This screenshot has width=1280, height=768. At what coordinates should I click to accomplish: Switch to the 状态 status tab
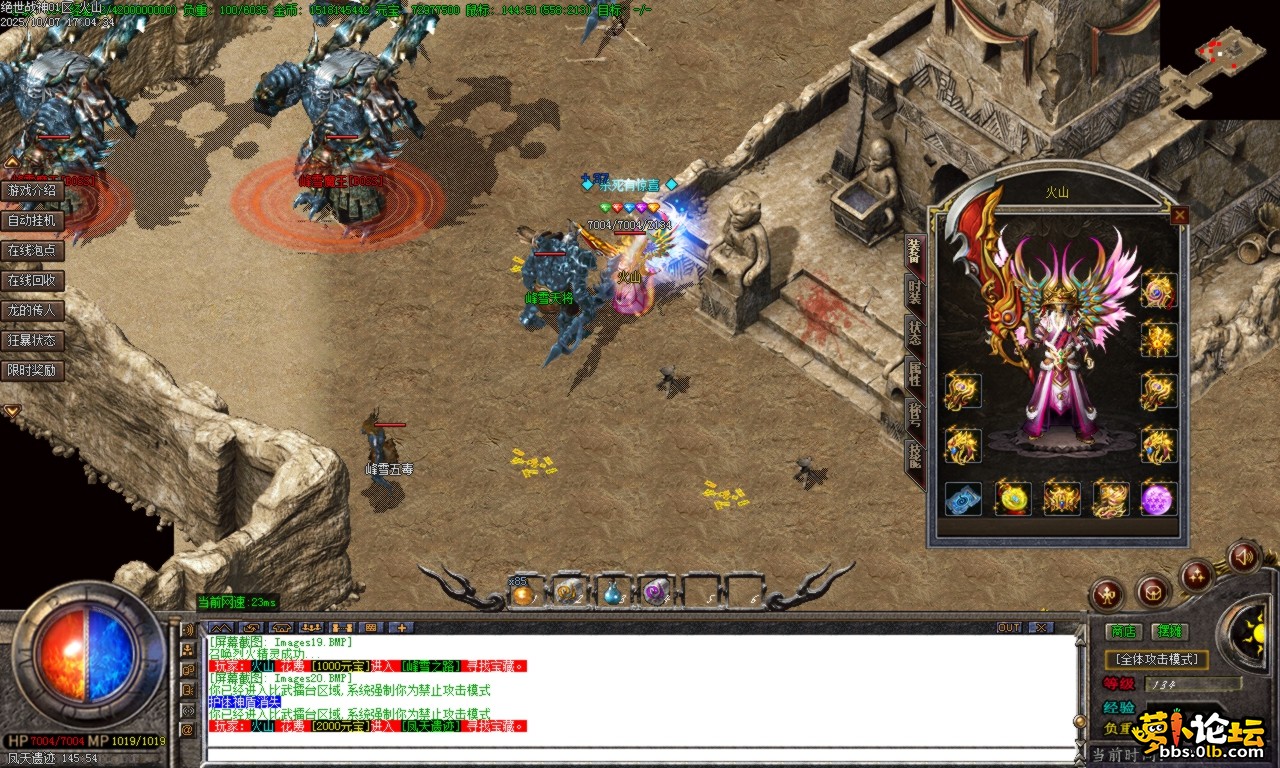point(914,332)
